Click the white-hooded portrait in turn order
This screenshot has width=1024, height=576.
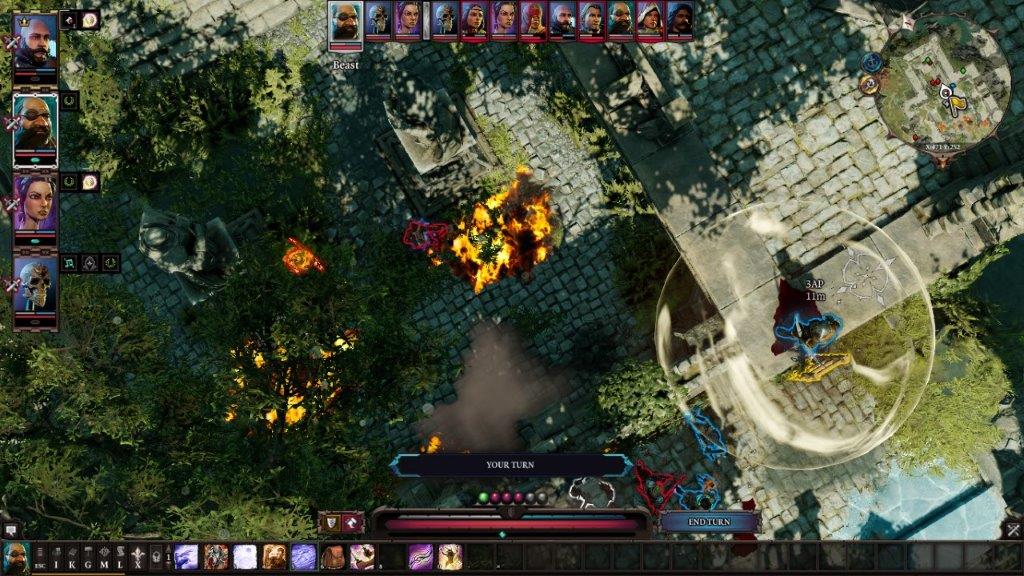pyautogui.click(x=650, y=20)
